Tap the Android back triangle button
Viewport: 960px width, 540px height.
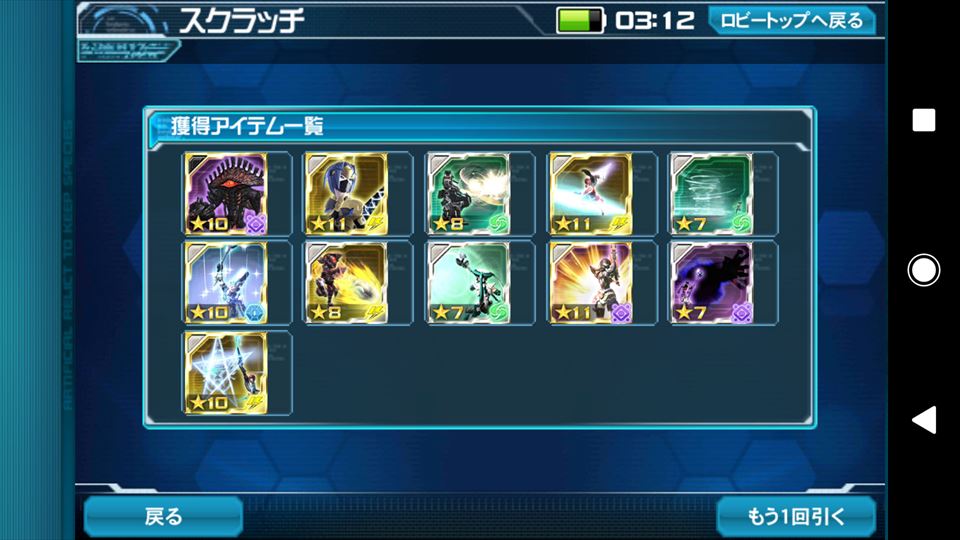pyautogui.click(x=923, y=419)
